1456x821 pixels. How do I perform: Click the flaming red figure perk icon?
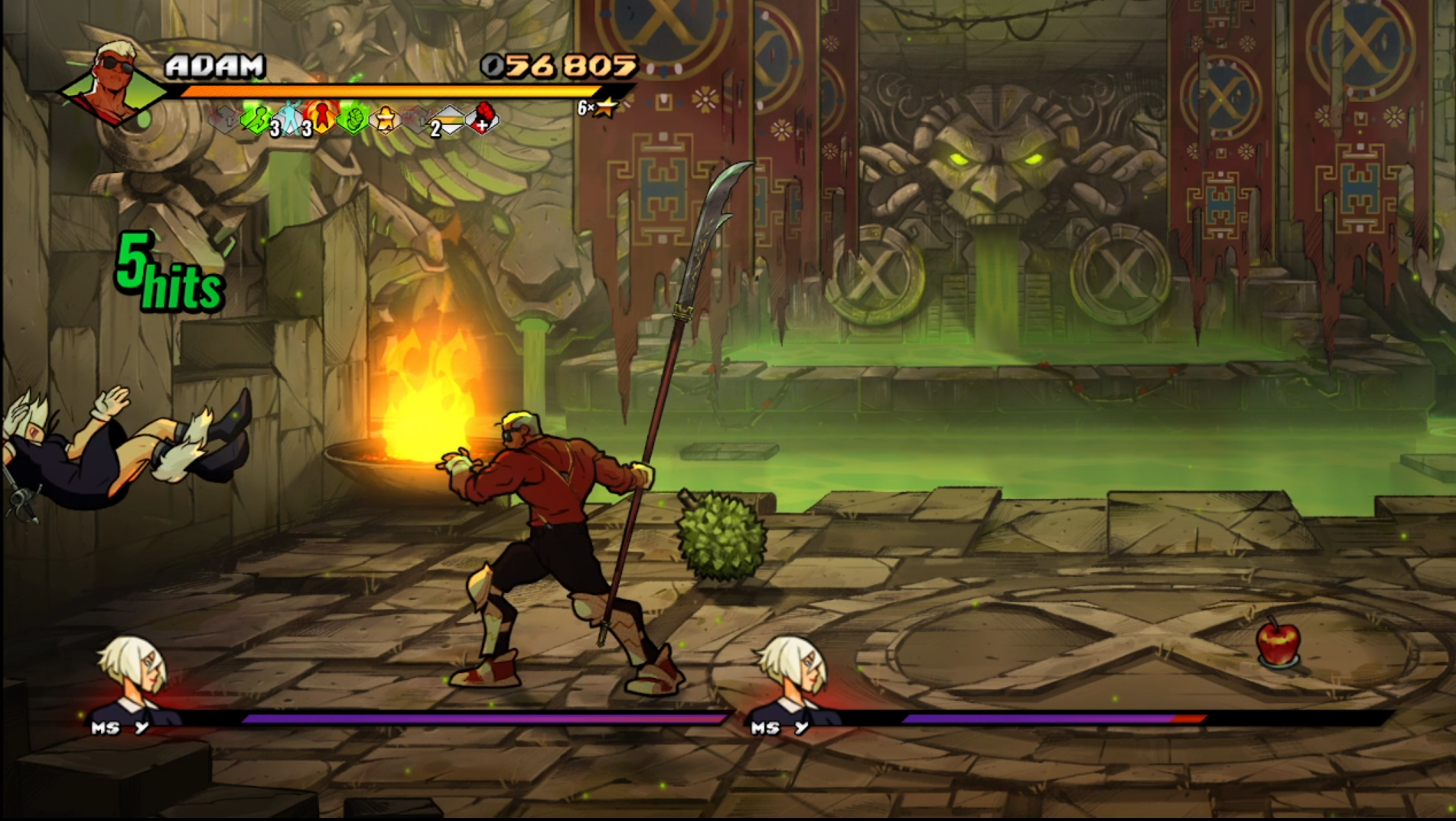click(x=321, y=117)
